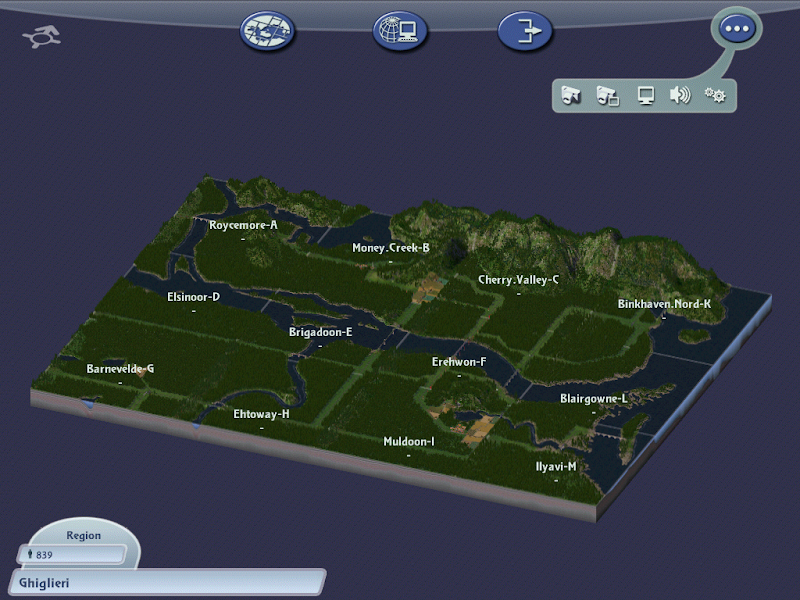The width and height of the screenshot is (800, 600).
Task: Toggle the three-dots options button
Action: click(x=737, y=29)
